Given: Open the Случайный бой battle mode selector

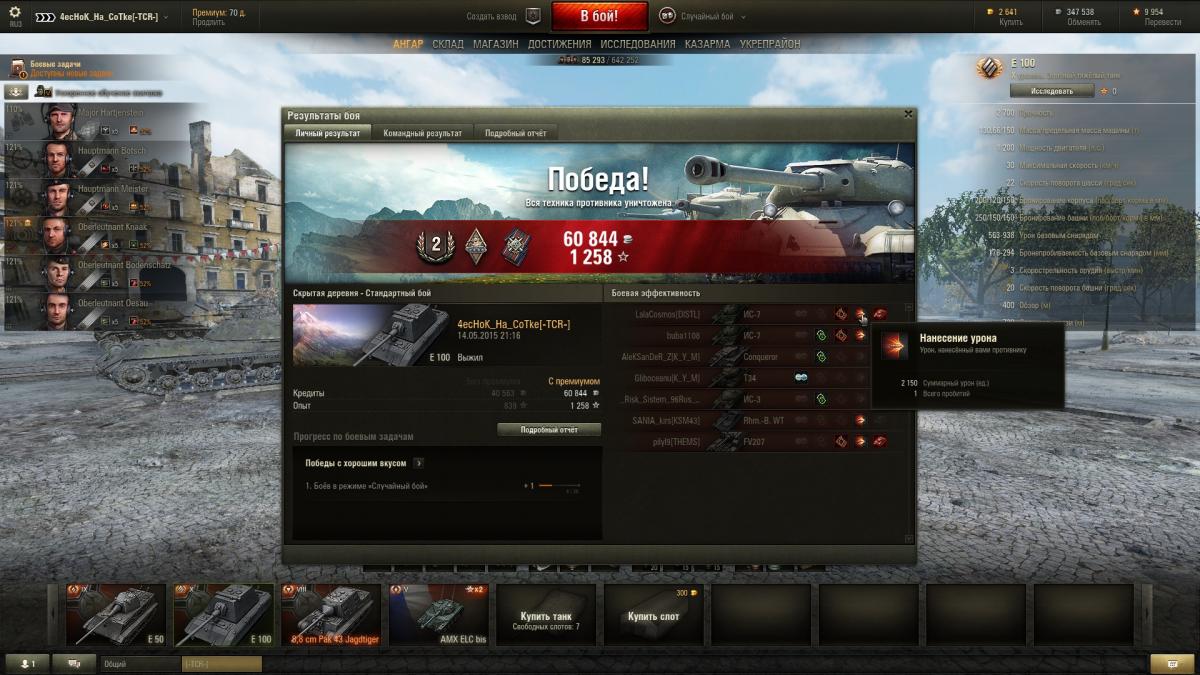Looking at the screenshot, I should [x=697, y=15].
